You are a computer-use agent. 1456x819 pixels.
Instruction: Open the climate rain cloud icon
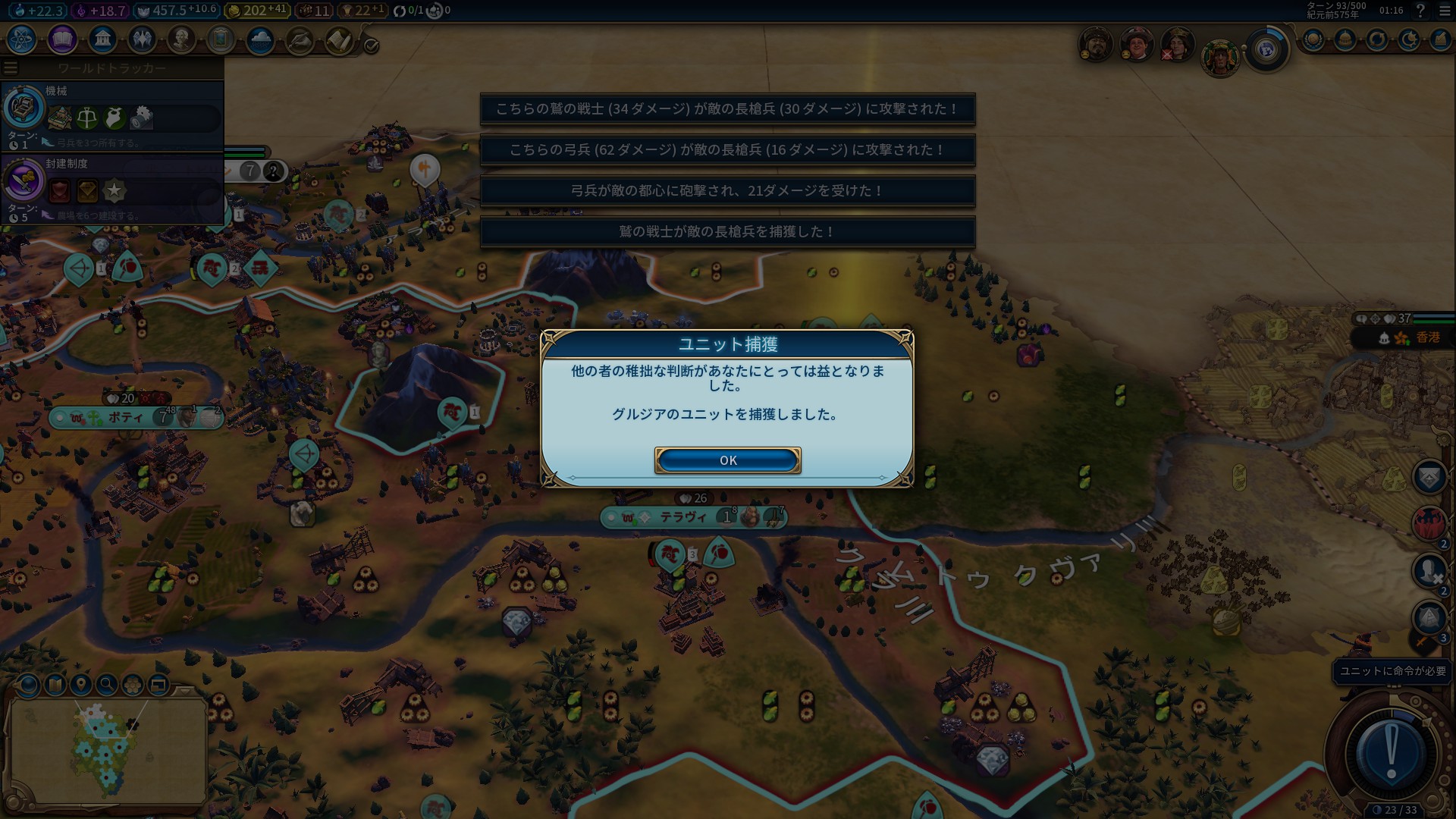[x=260, y=39]
